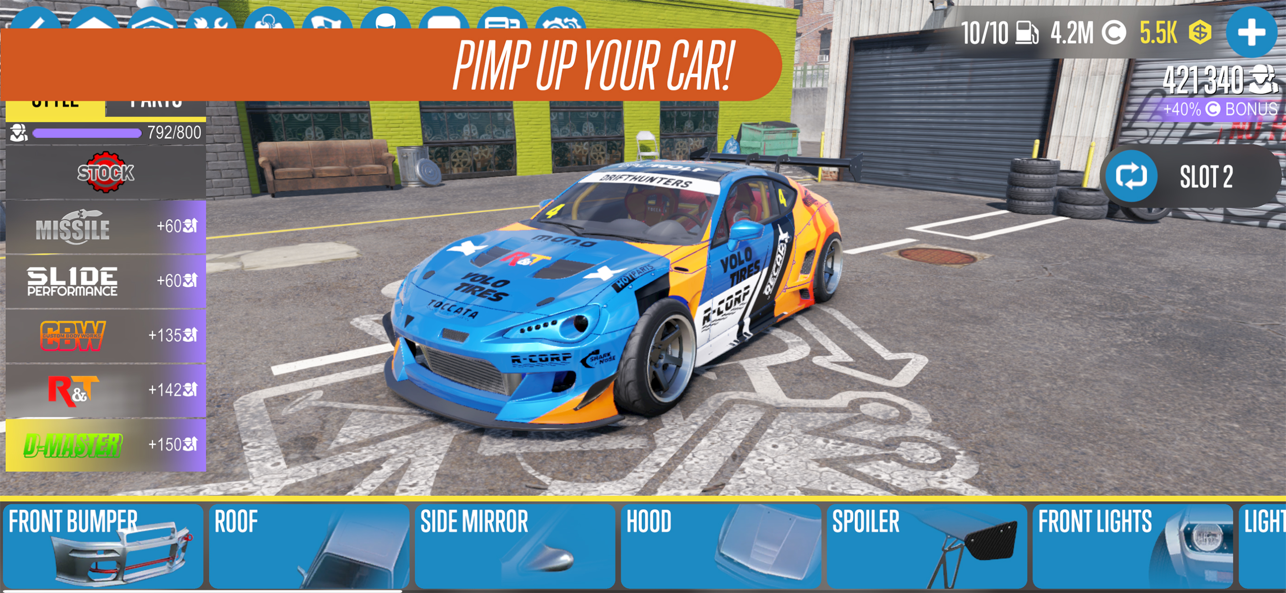1286x593 pixels.
Task: Pick the Slide Performance kit
Action: tap(105, 281)
